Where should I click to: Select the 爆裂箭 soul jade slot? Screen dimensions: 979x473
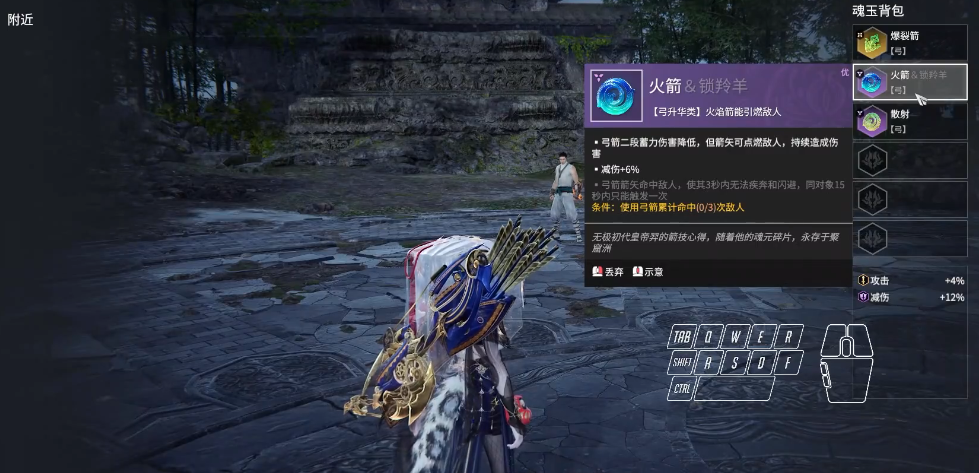pos(909,42)
